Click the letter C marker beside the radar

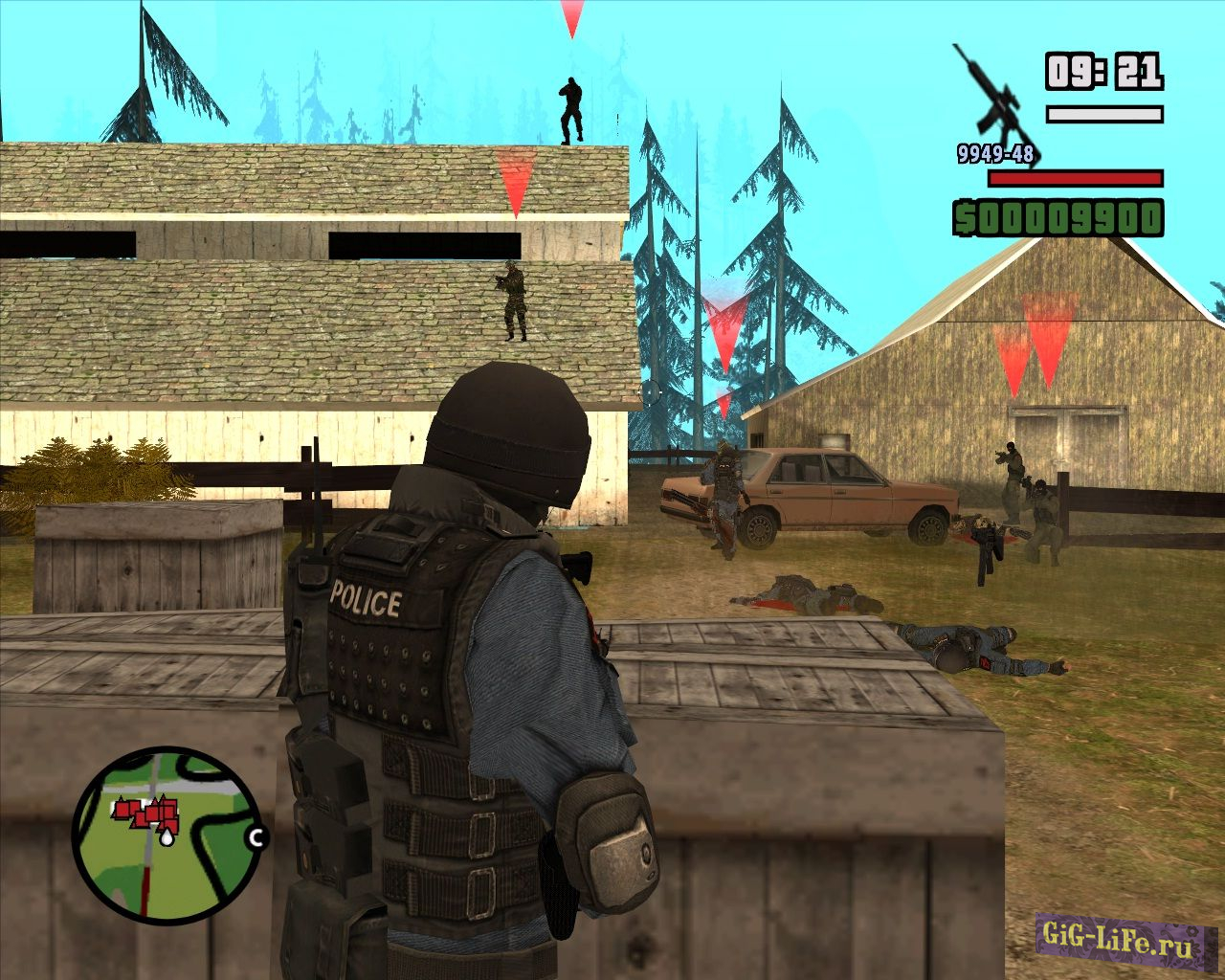pos(255,836)
